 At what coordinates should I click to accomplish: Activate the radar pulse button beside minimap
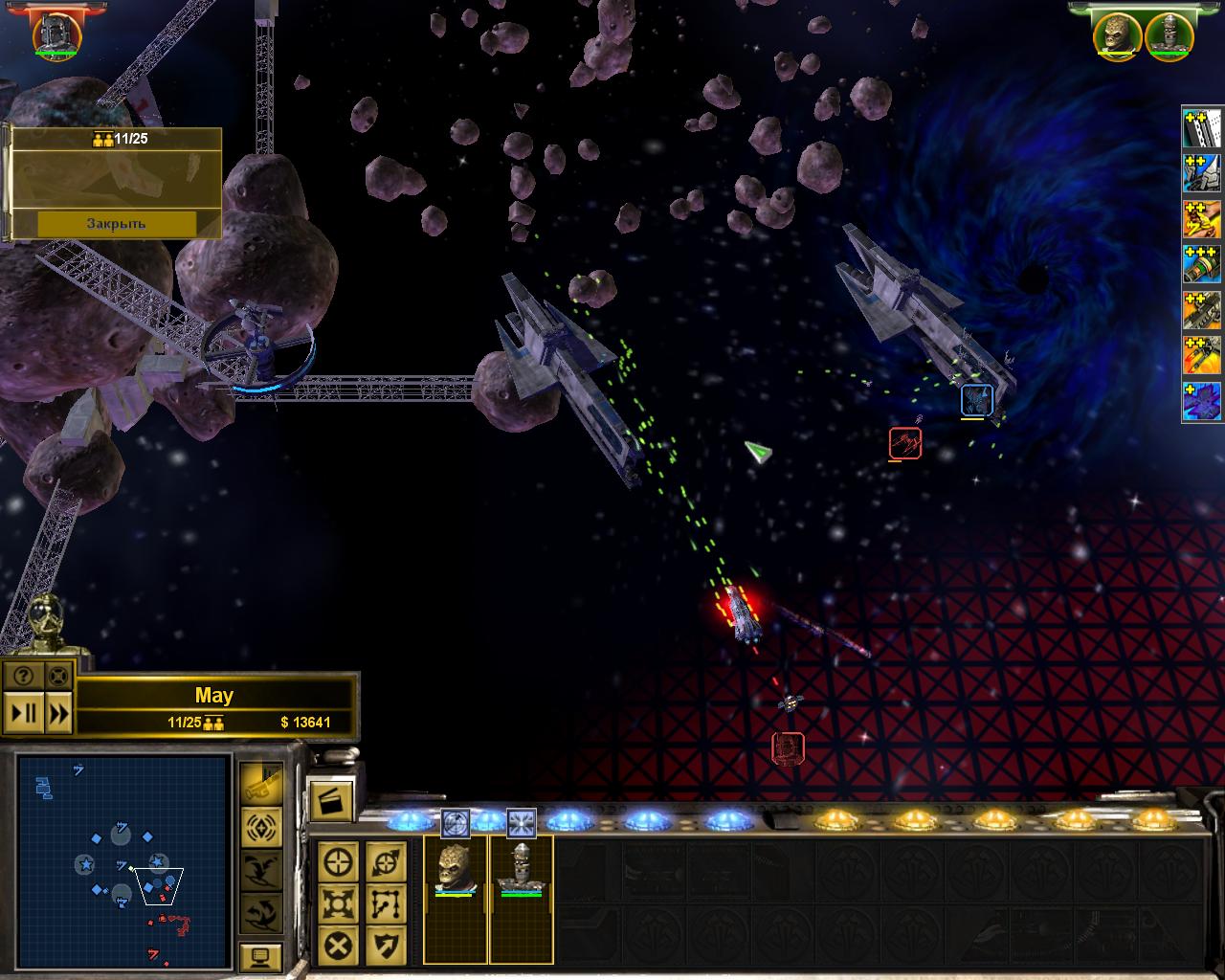(x=261, y=826)
